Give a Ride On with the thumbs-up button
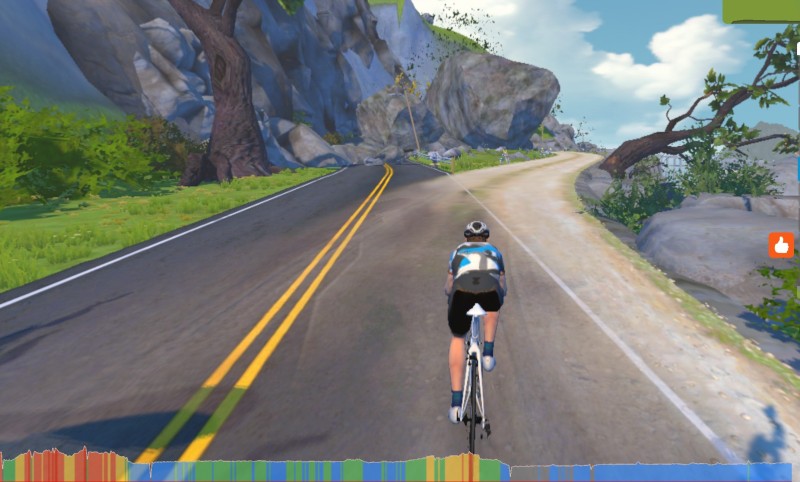The width and height of the screenshot is (800, 482). coord(781,245)
